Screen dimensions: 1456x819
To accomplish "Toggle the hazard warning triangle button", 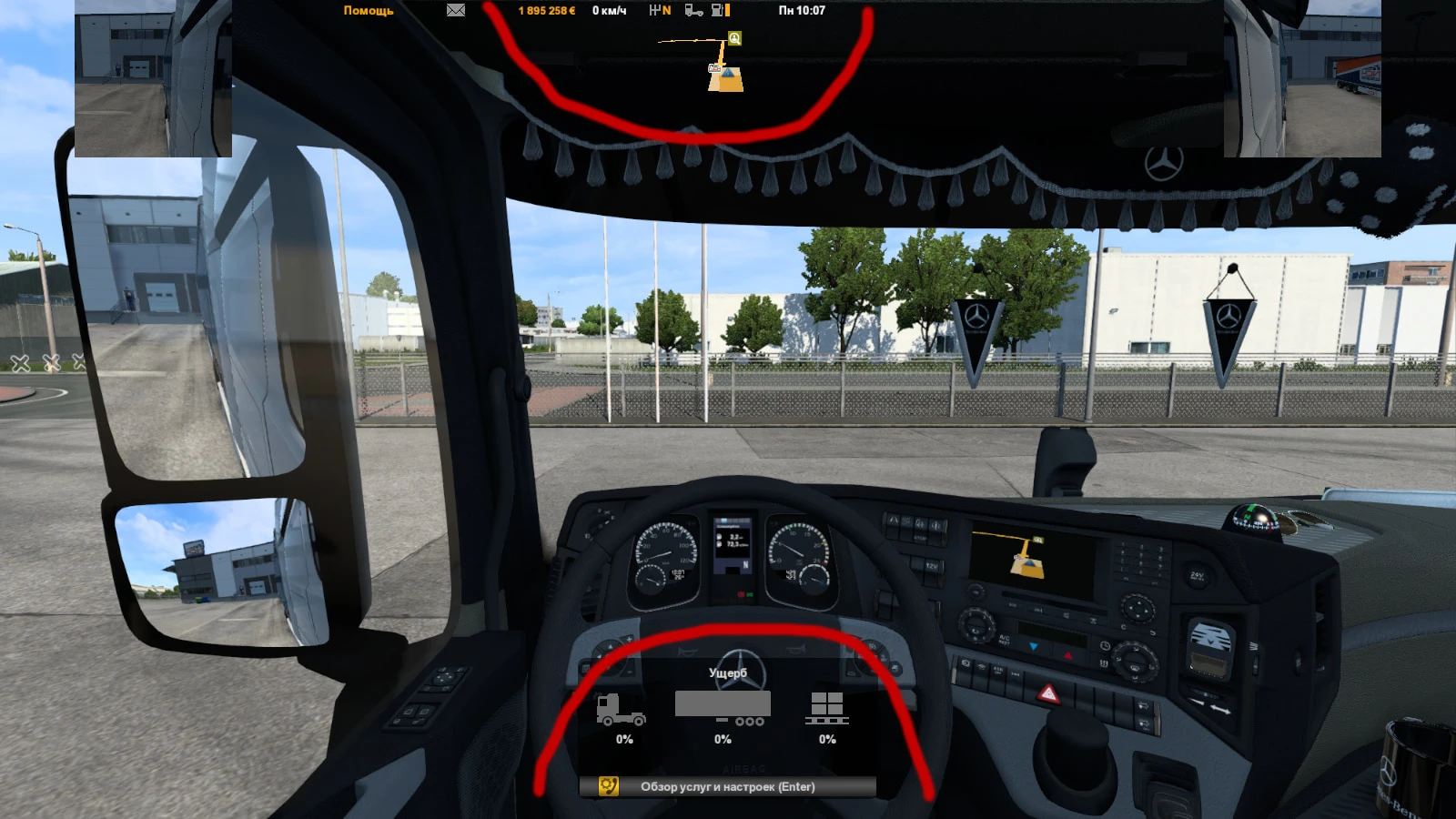I will click(1048, 694).
